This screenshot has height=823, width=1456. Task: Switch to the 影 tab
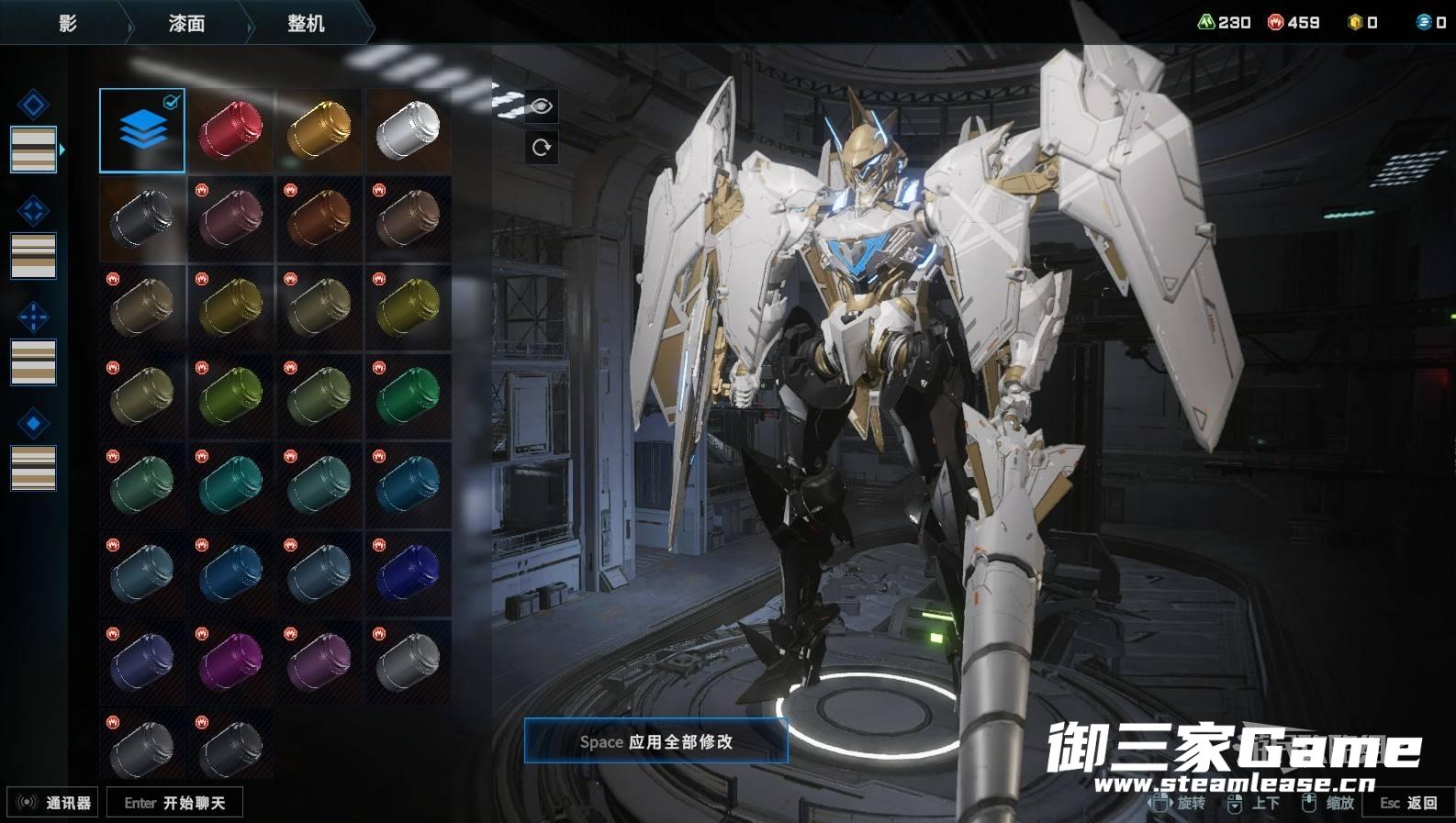67,23
